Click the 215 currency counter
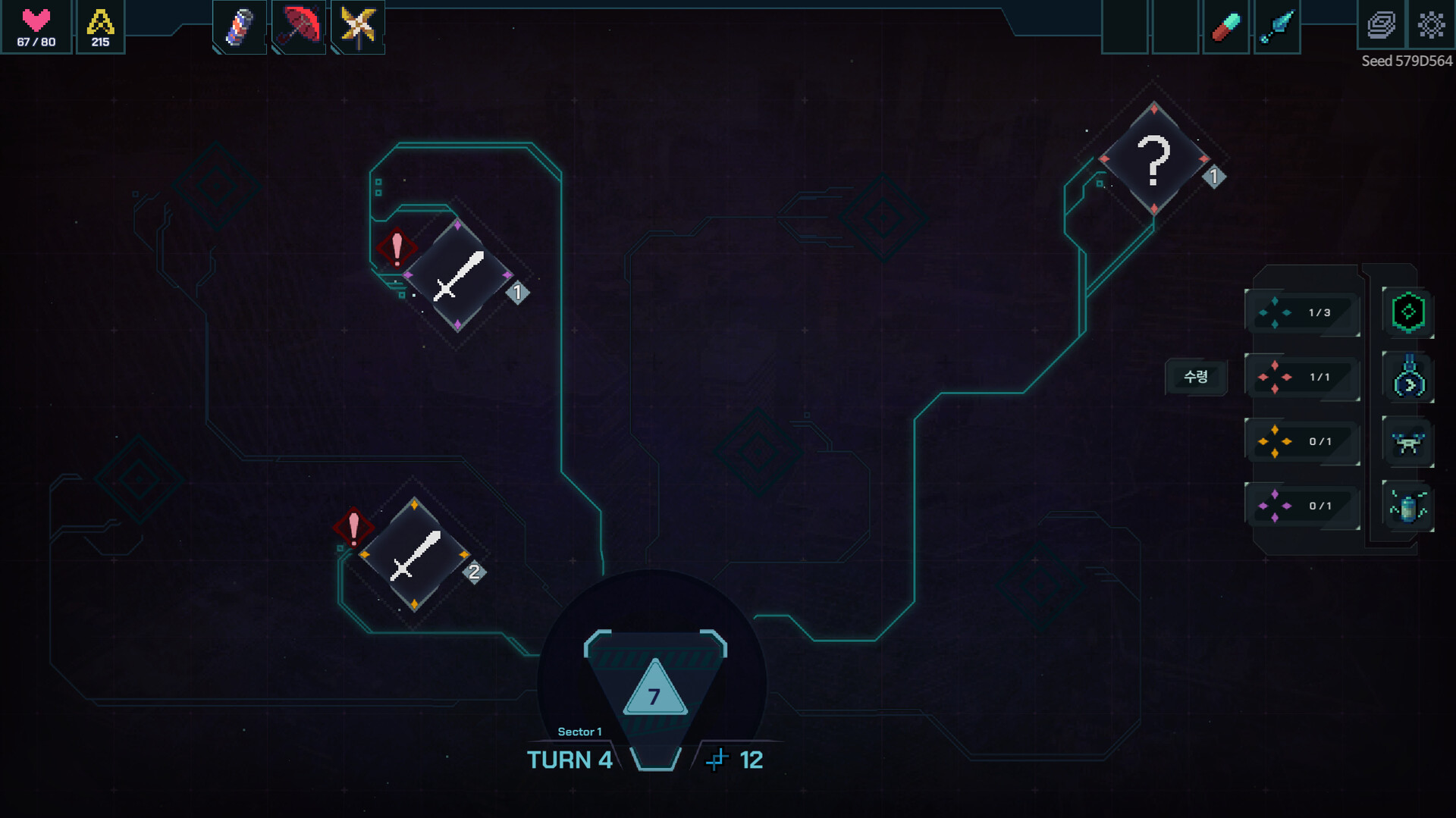The height and width of the screenshot is (818, 1456). tap(99, 27)
